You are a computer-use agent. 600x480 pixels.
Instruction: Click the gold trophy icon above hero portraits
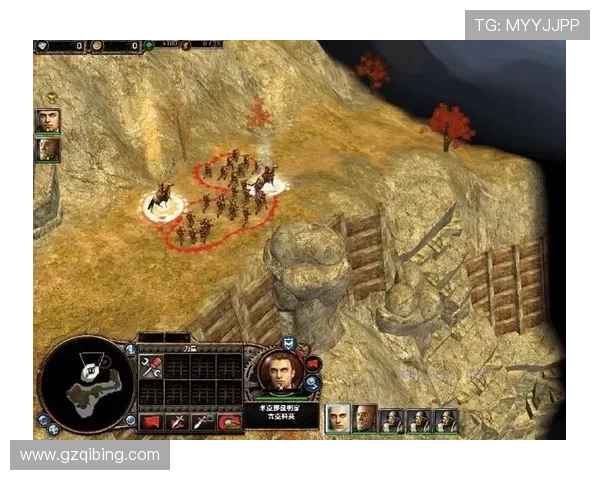point(51,98)
